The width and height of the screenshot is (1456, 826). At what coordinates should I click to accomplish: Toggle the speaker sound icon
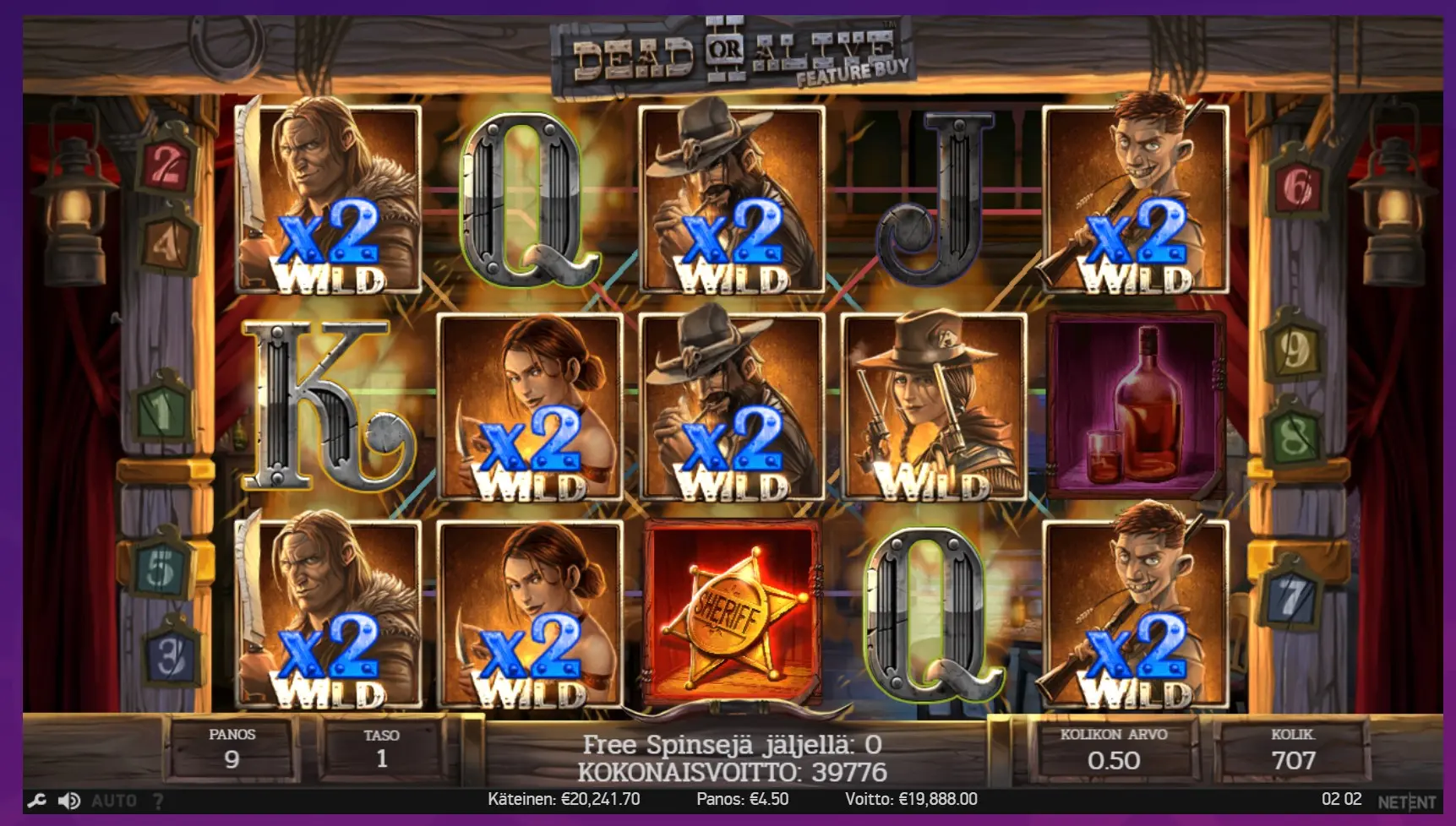pyautogui.click(x=69, y=800)
